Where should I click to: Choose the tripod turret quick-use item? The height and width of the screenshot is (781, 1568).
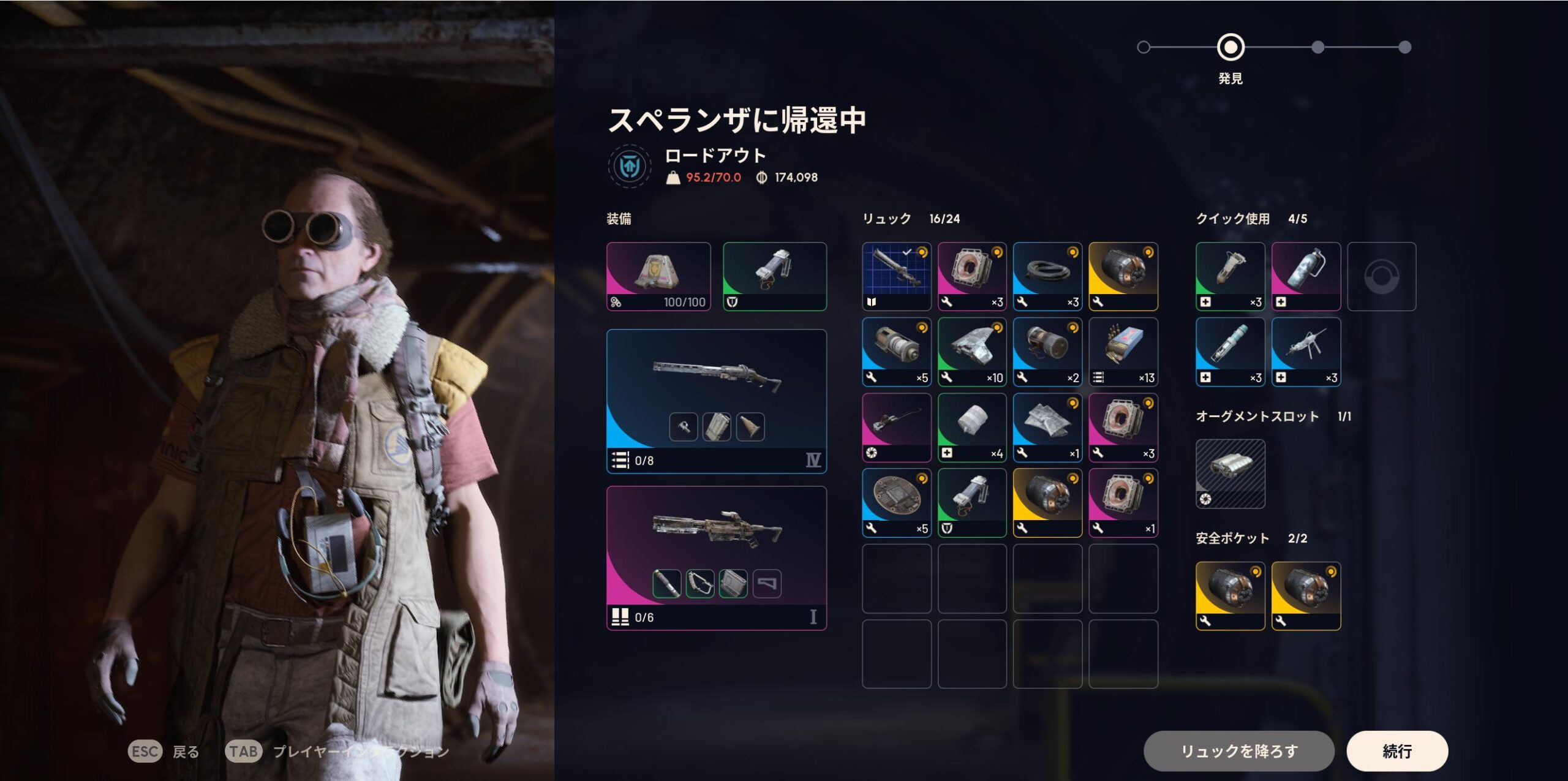click(x=1306, y=352)
